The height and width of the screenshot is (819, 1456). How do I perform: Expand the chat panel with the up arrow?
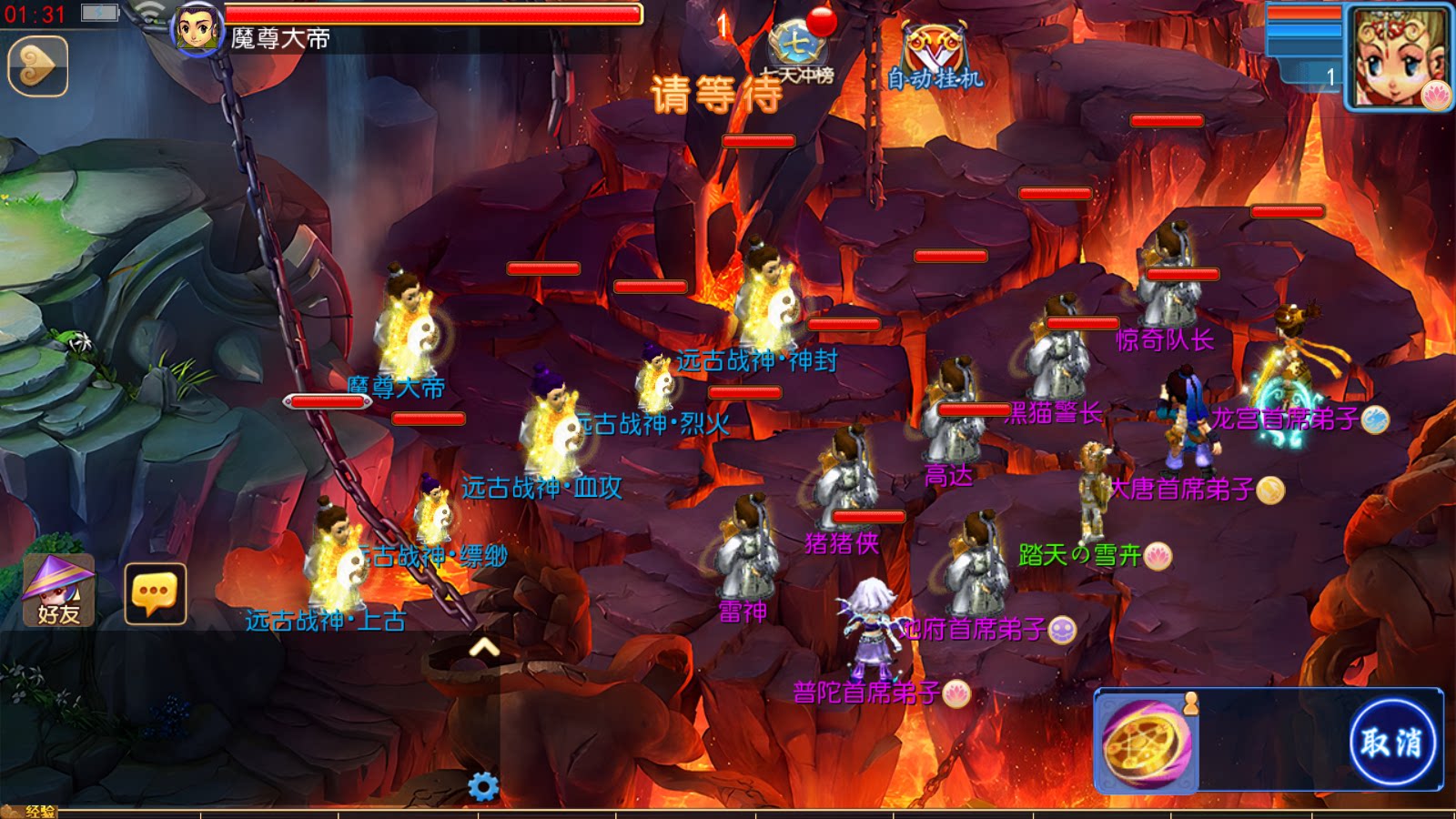point(484,647)
